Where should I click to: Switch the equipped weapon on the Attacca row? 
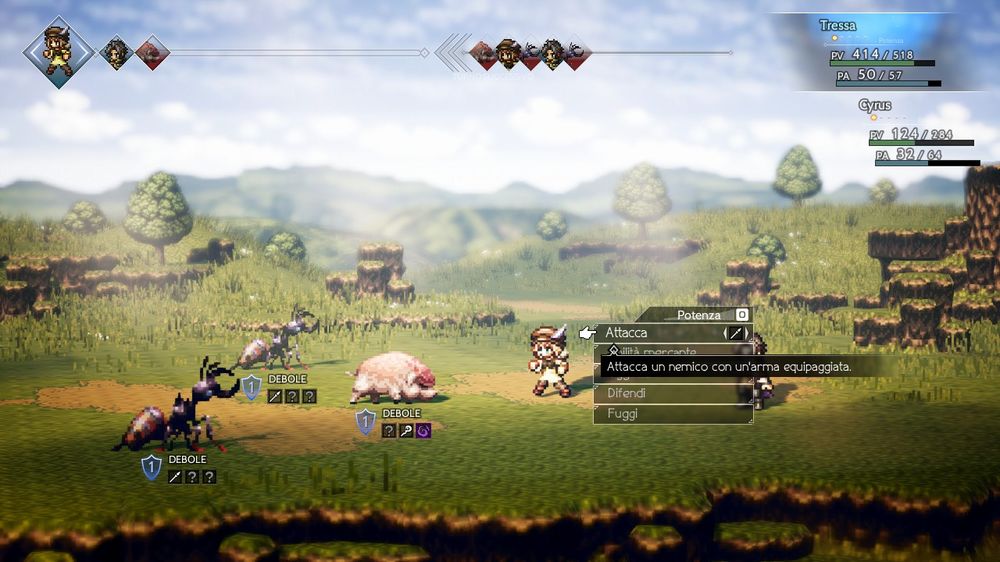coord(736,333)
